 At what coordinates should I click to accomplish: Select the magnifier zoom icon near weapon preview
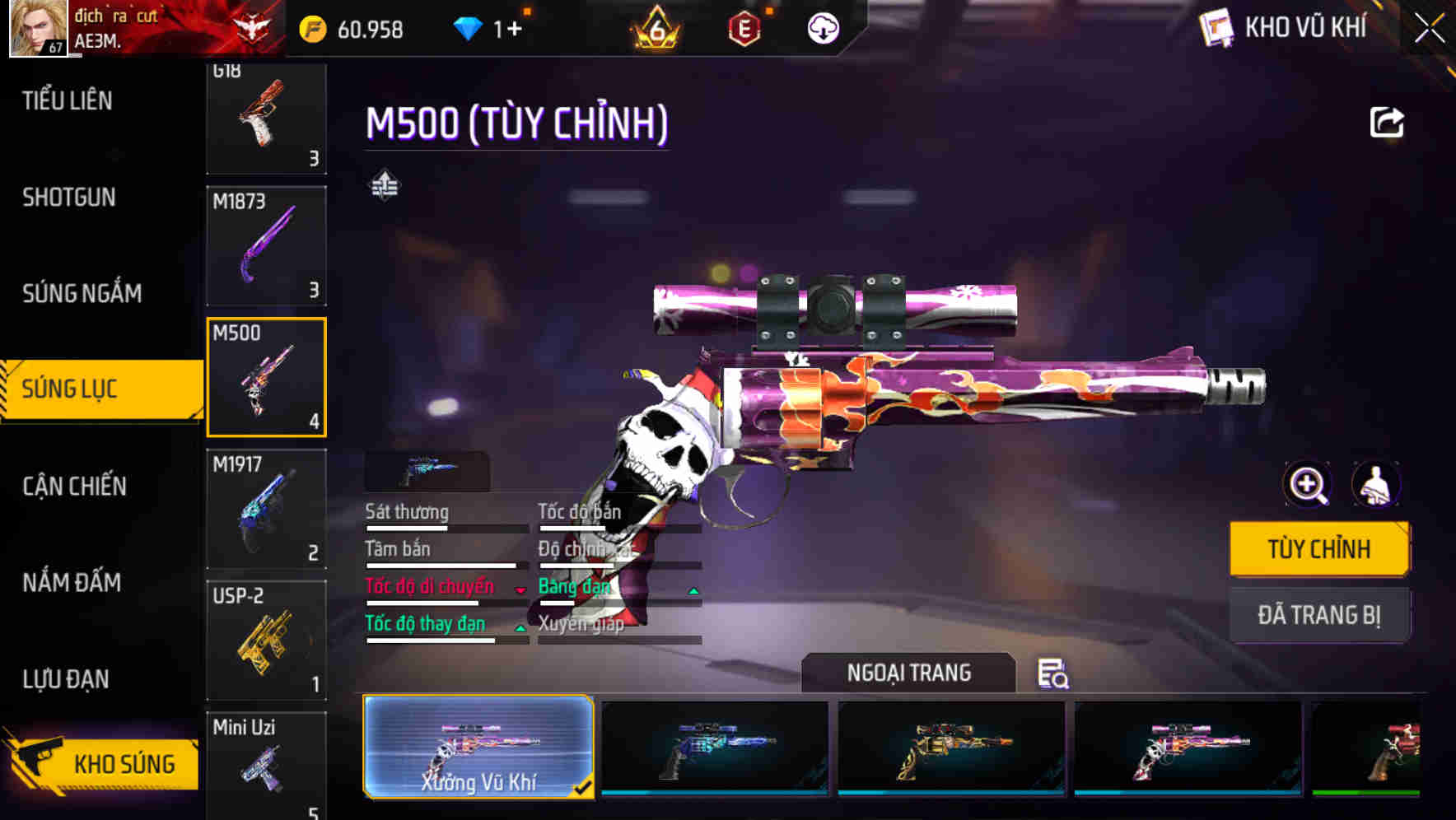[x=1305, y=485]
